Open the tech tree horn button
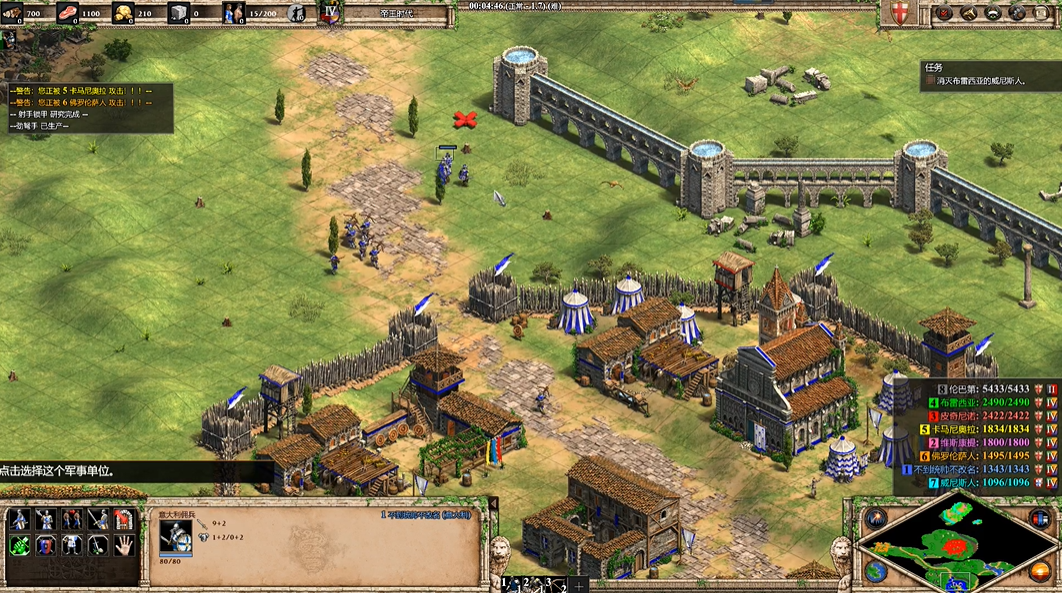Viewport: 1062px width, 593px height. [x=968, y=13]
